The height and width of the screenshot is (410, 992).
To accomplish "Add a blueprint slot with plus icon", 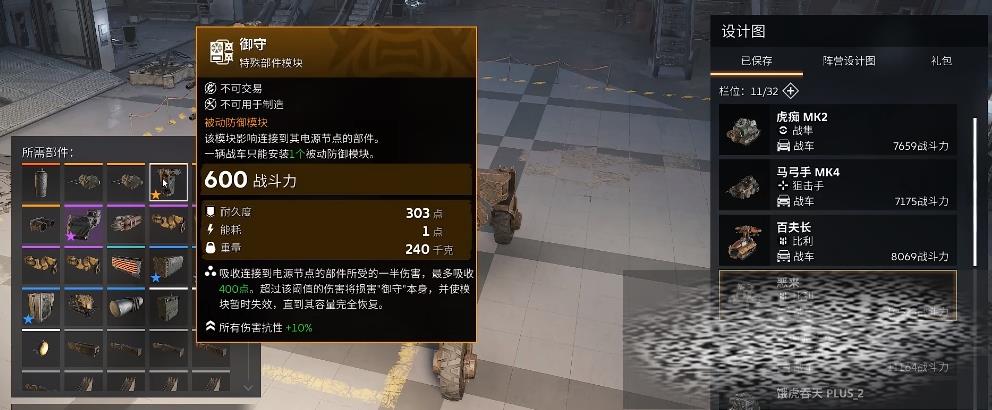I will tap(790, 90).
